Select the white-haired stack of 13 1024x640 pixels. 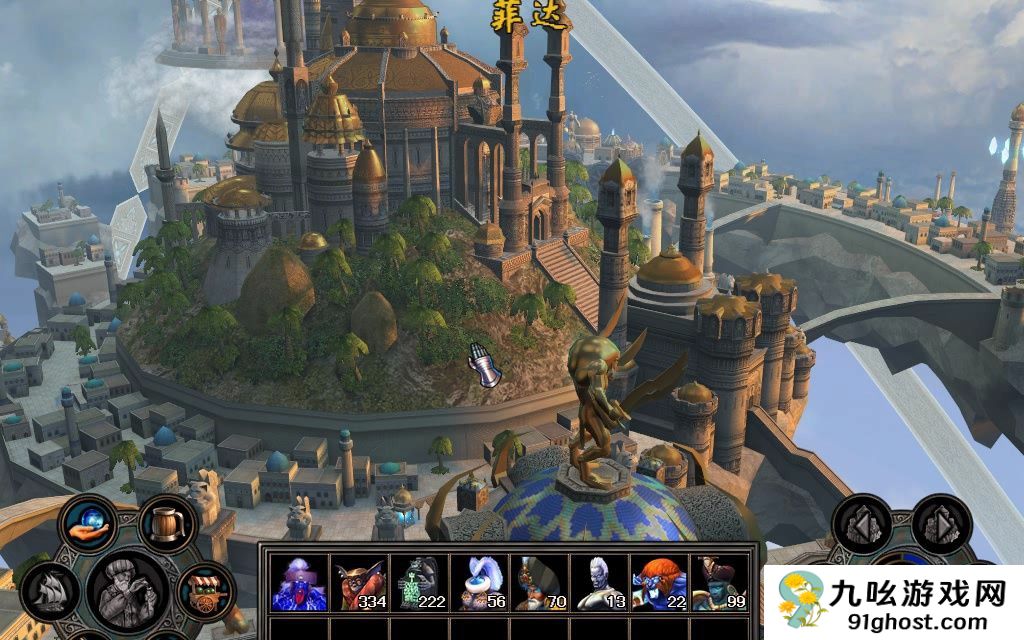(597, 583)
